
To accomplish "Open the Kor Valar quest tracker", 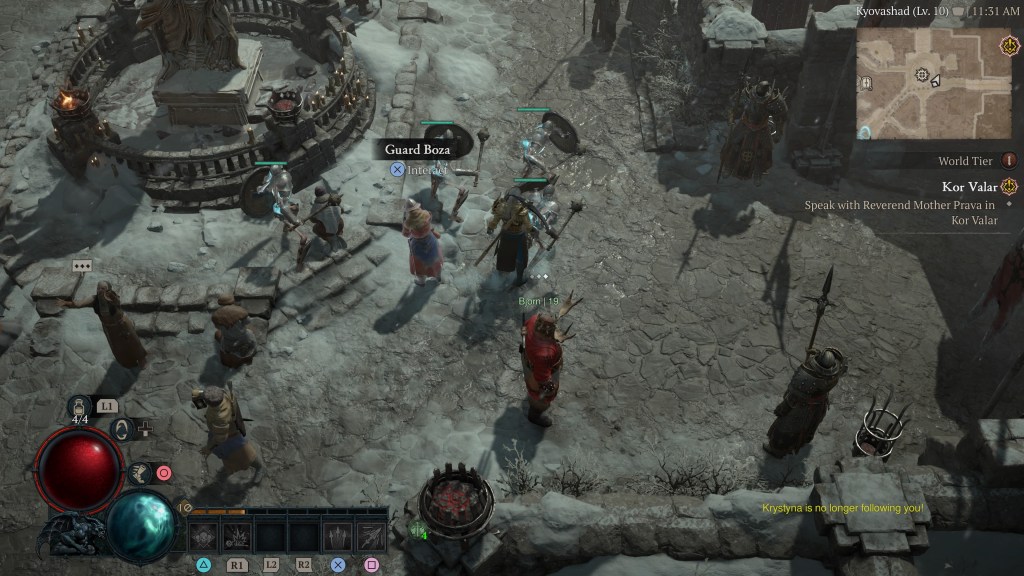I will [x=969, y=186].
